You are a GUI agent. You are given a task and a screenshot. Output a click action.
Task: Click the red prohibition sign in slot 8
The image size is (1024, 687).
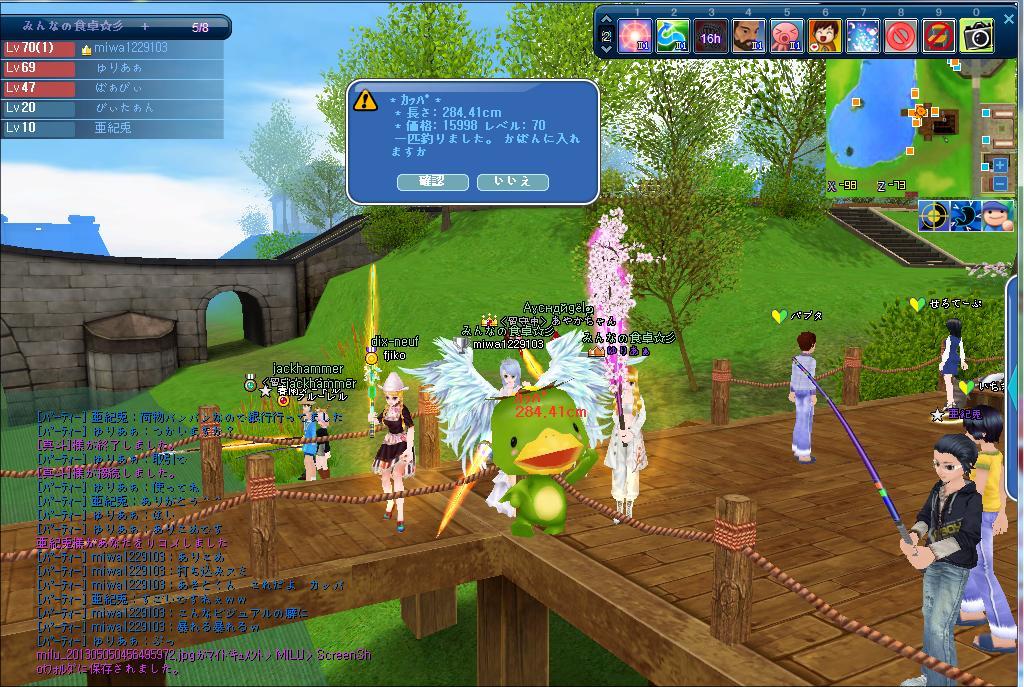(901, 37)
